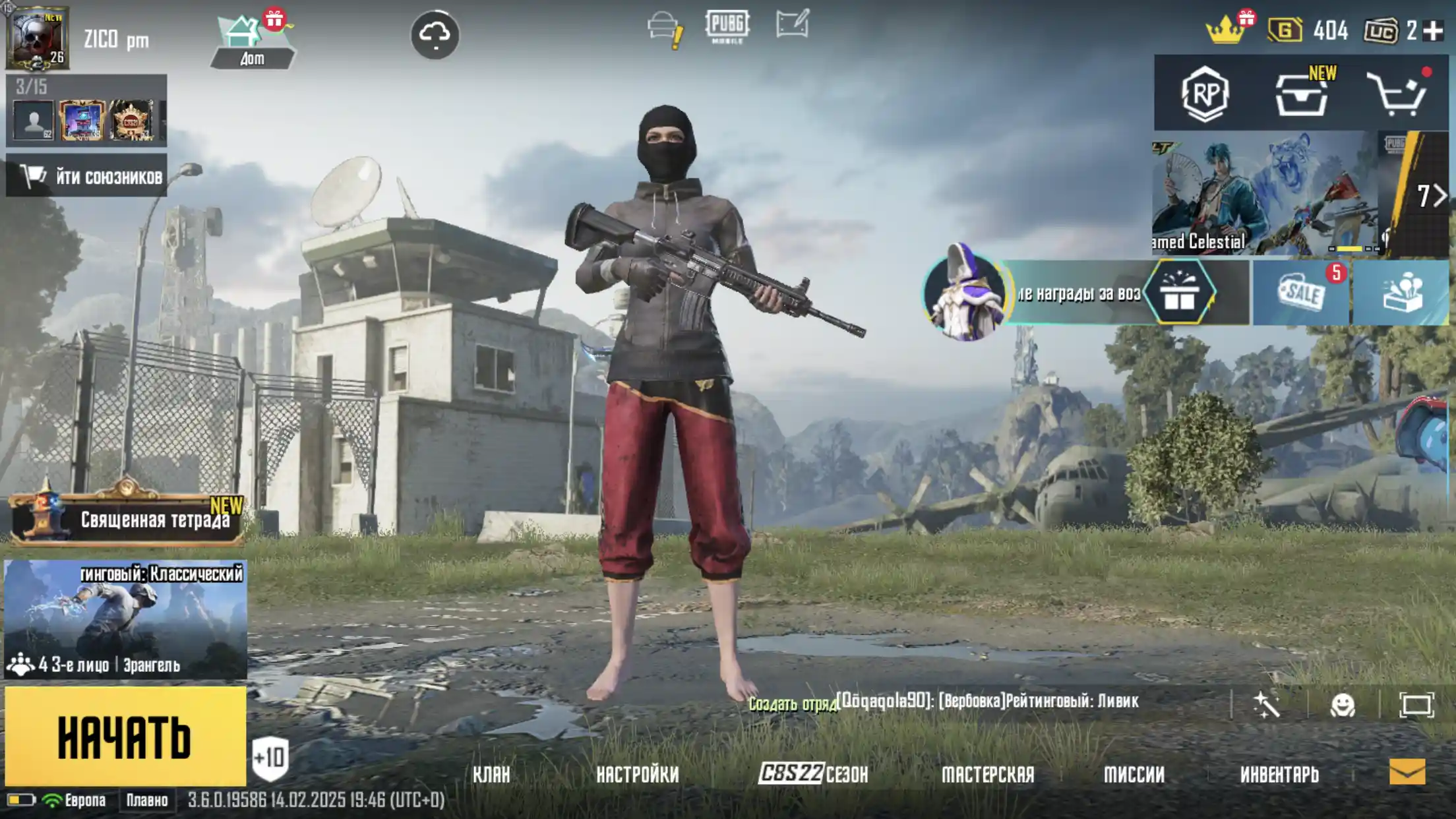Screen dimensions: 1456x819
Task: Add UC with the plus button
Action: [1433, 31]
